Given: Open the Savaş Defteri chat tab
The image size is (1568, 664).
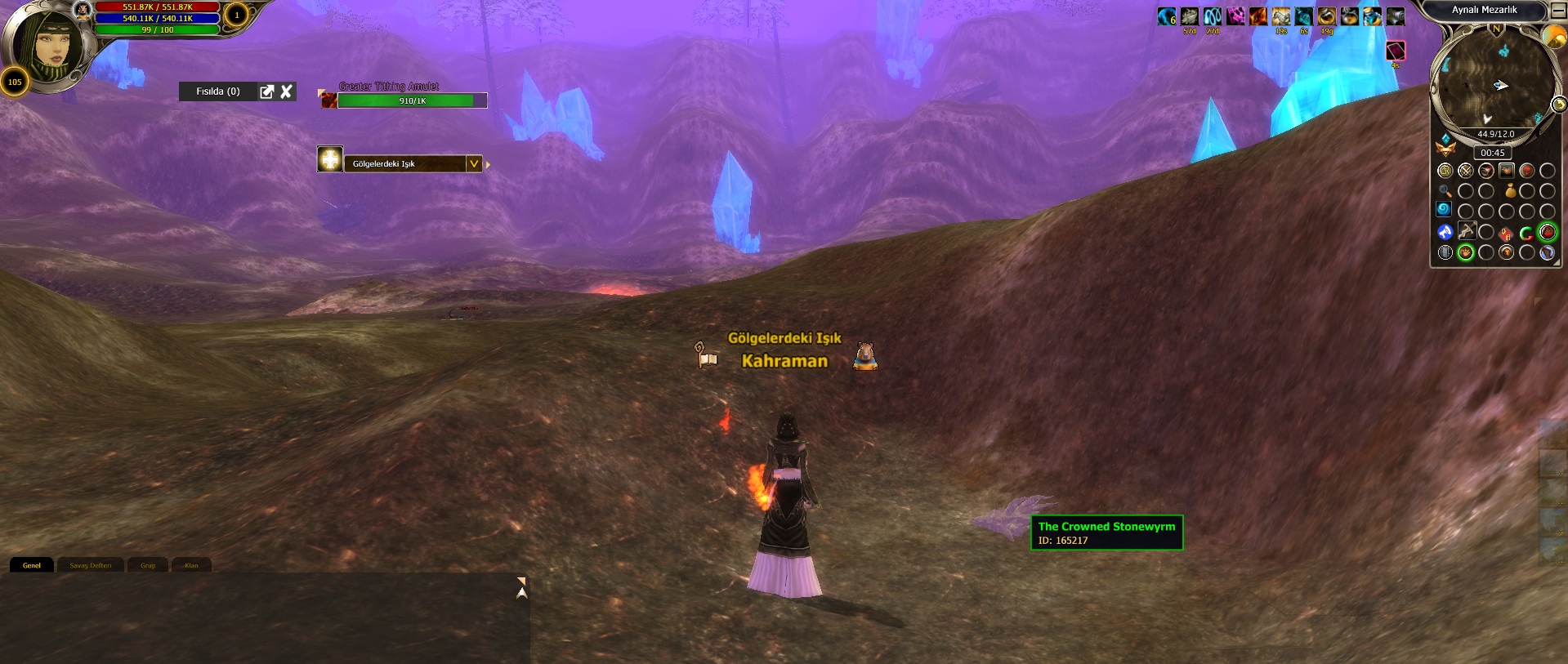Looking at the screenshot, I should [90, 565].
